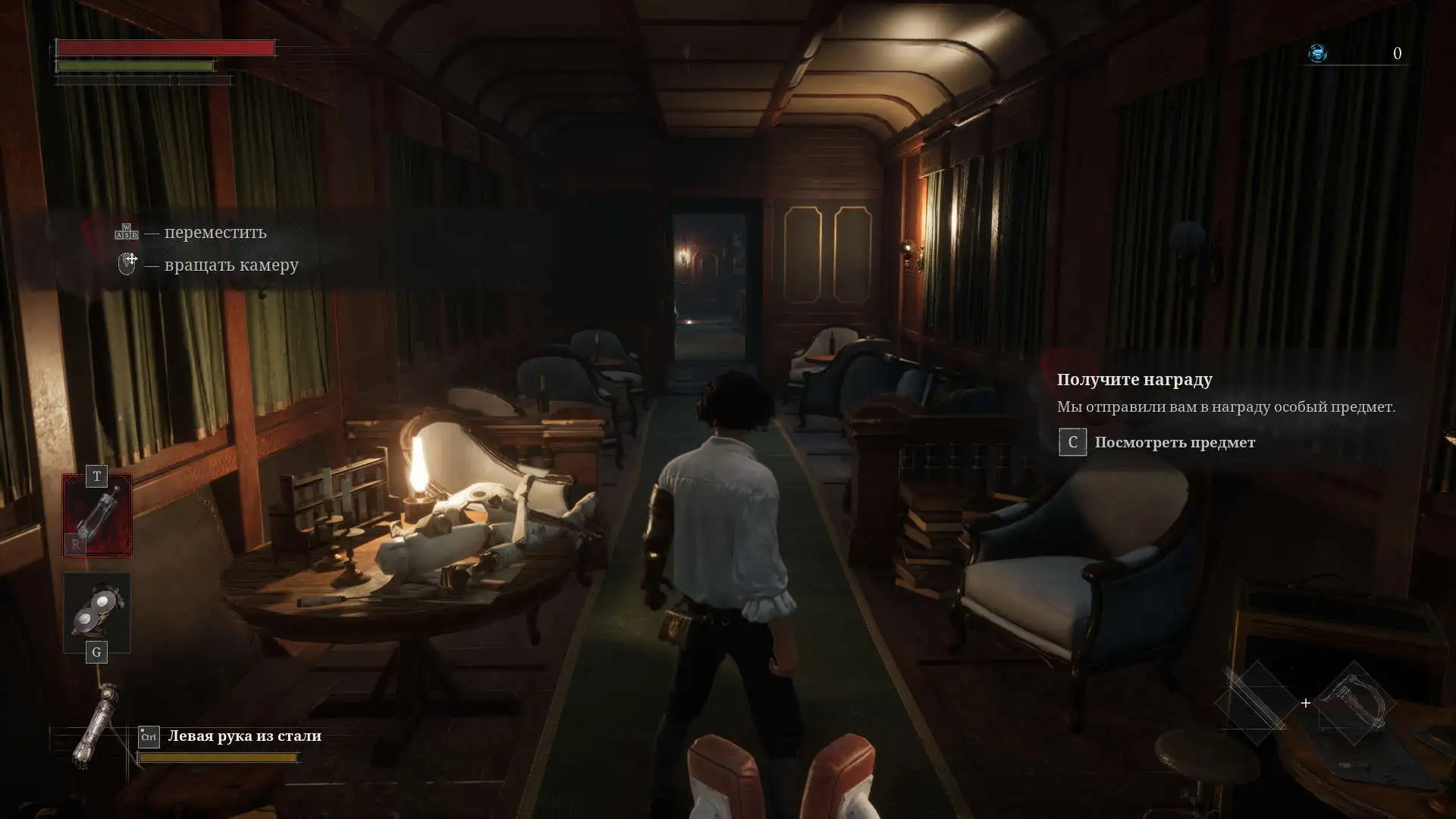Image resolution: width=1456 pixels, height=819 pixels.
Task: Select the grindstone item slot
Action: point(97,612)
